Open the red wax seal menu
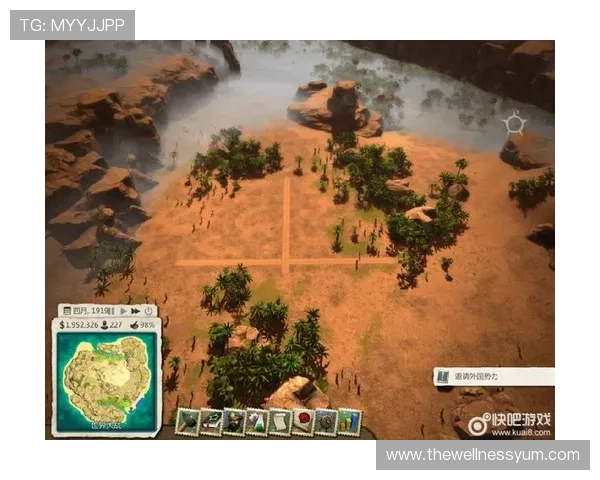The image size is (600, 480). 303,422
